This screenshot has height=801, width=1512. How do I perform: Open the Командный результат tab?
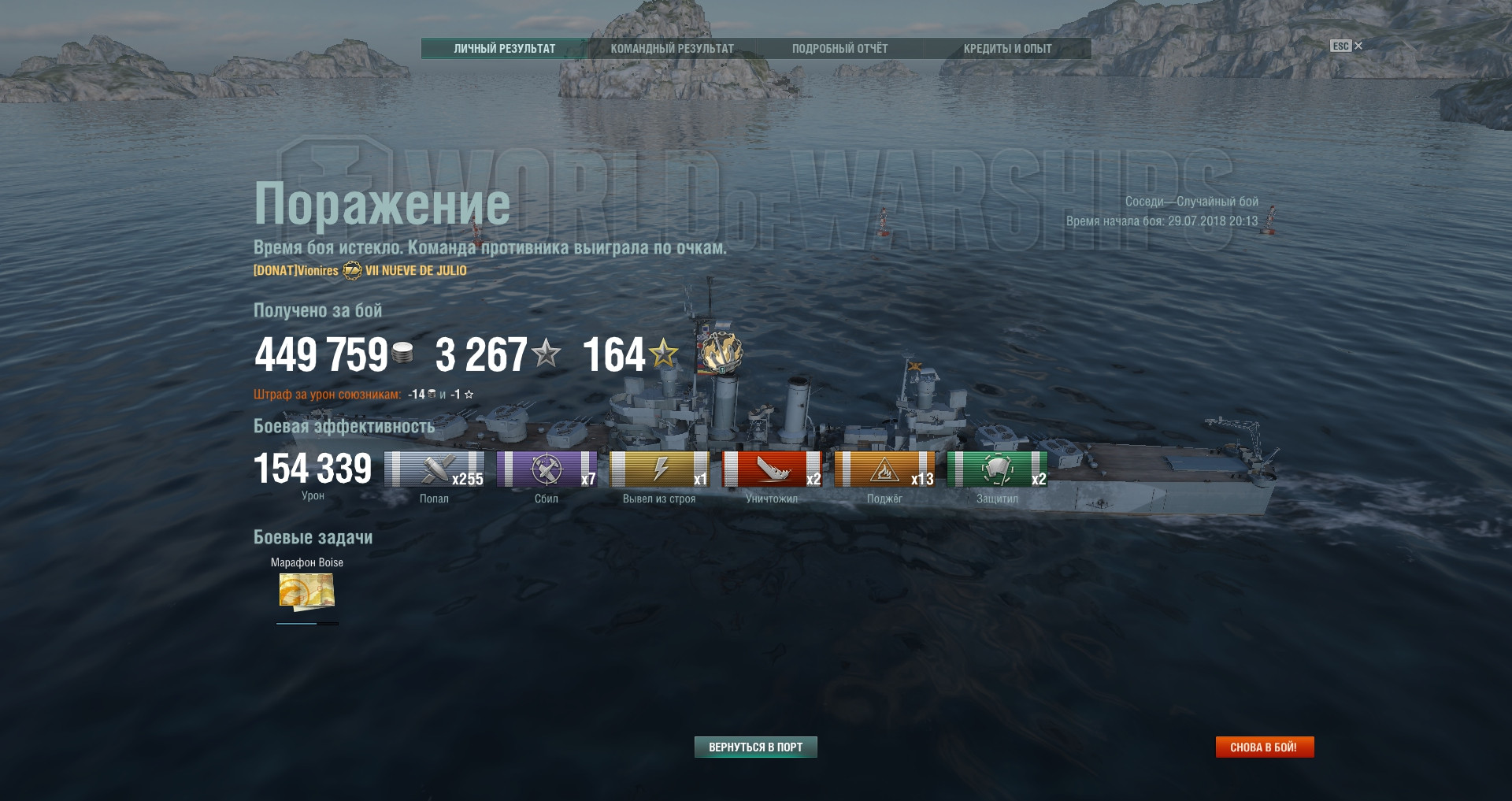[x=672, y=49]
